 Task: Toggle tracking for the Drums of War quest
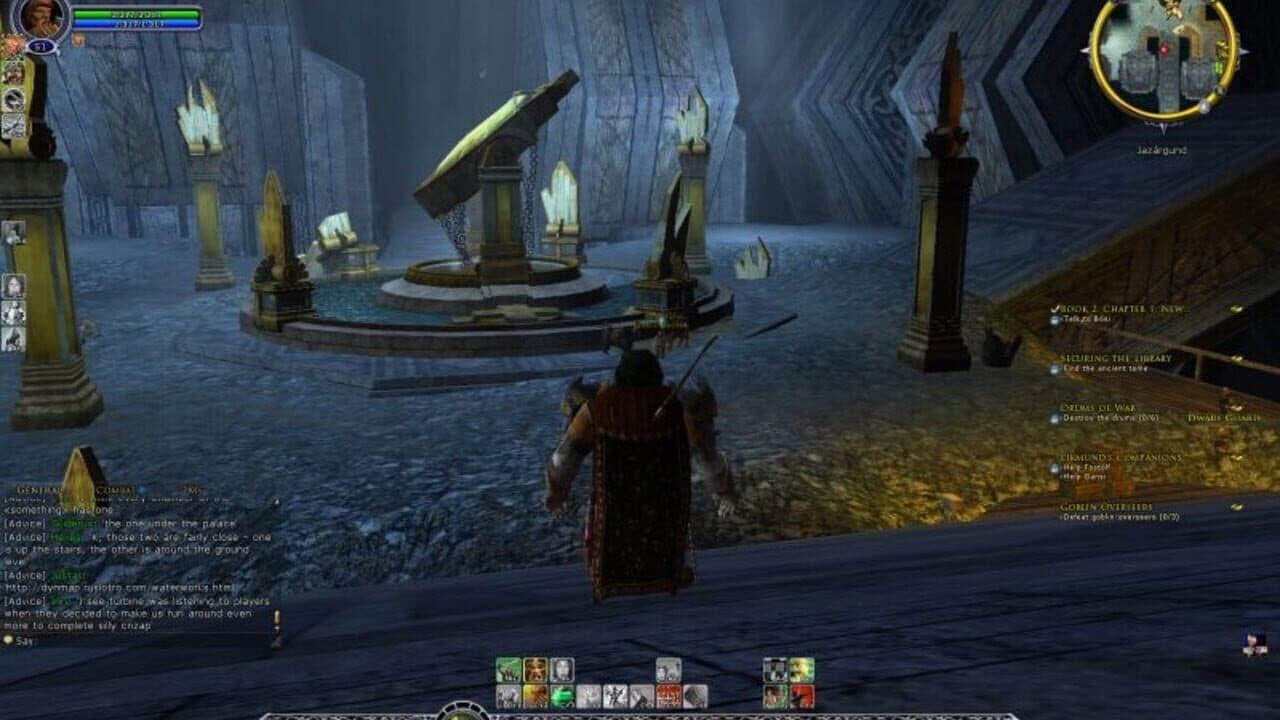click(1236, 407)
